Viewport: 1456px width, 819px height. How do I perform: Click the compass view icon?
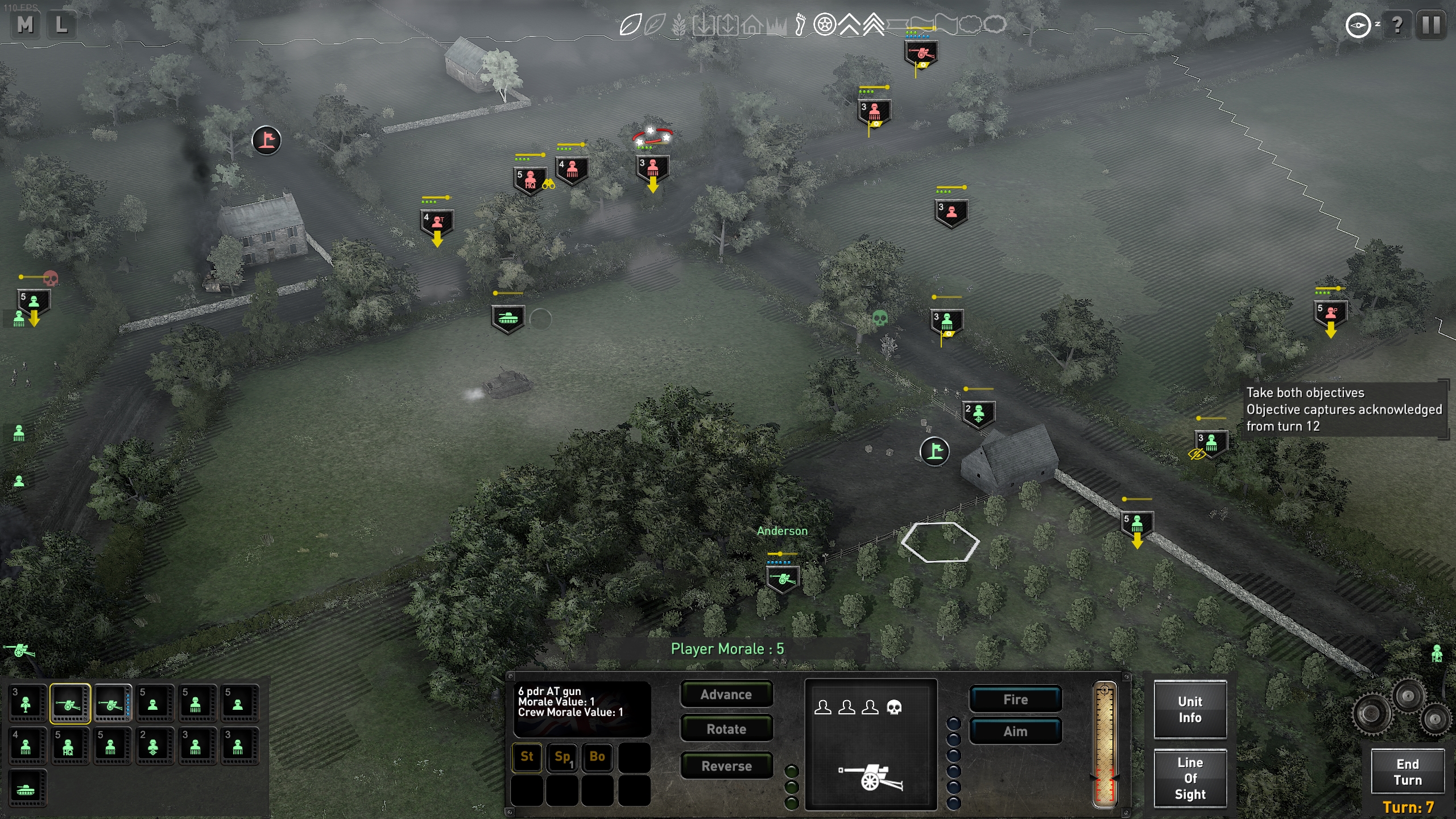(x=1358, y=25)
